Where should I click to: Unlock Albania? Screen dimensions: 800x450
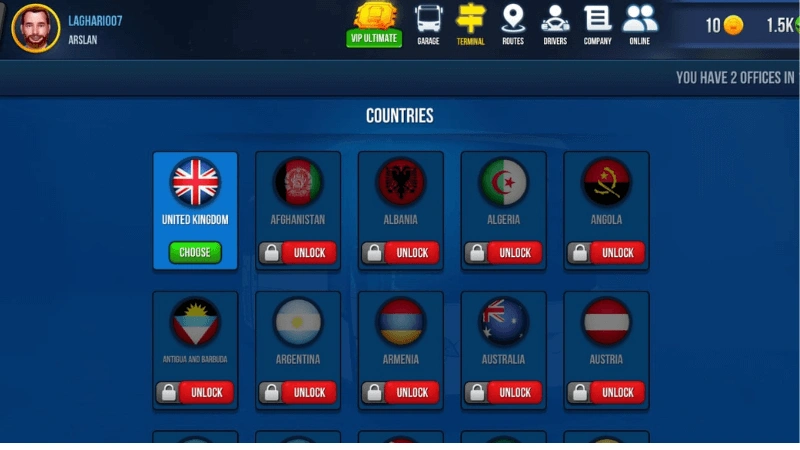click(x=411, y=253)
